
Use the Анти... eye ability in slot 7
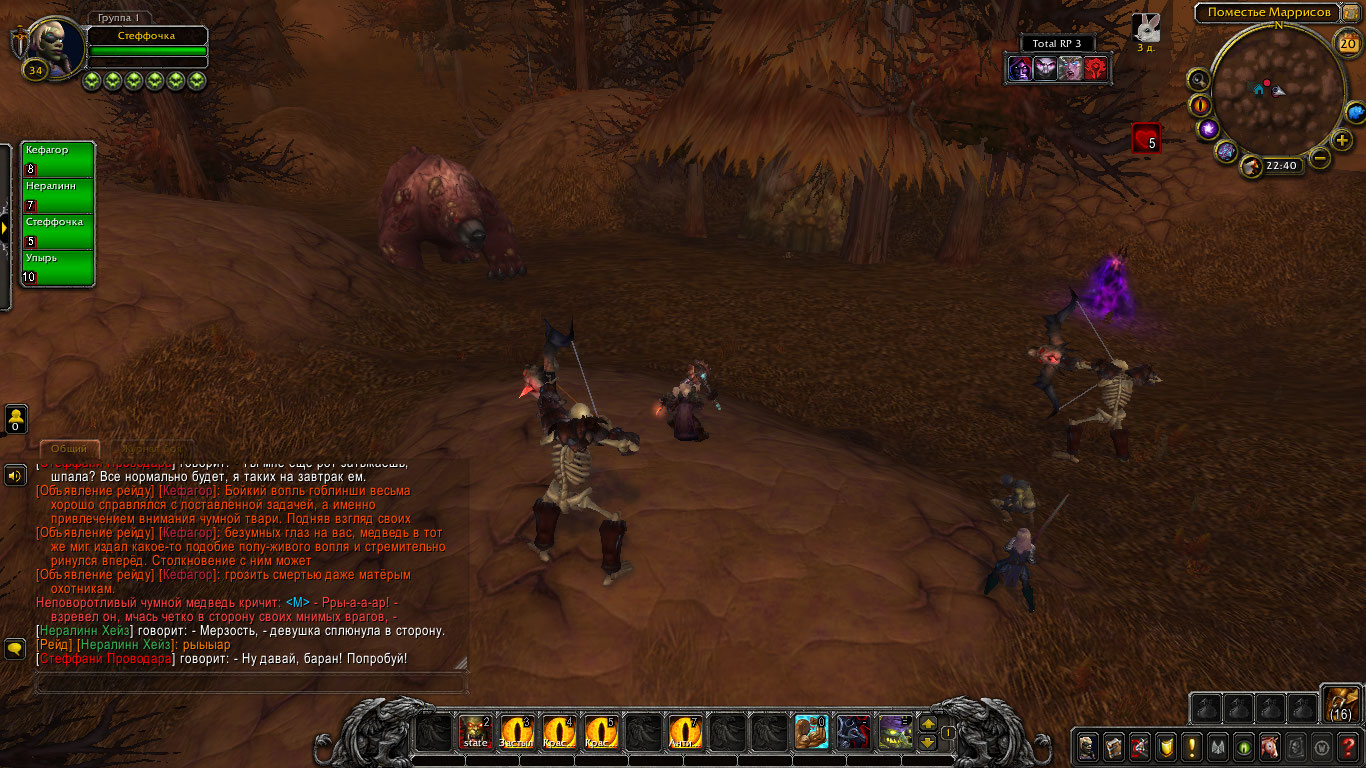(685, 733)
